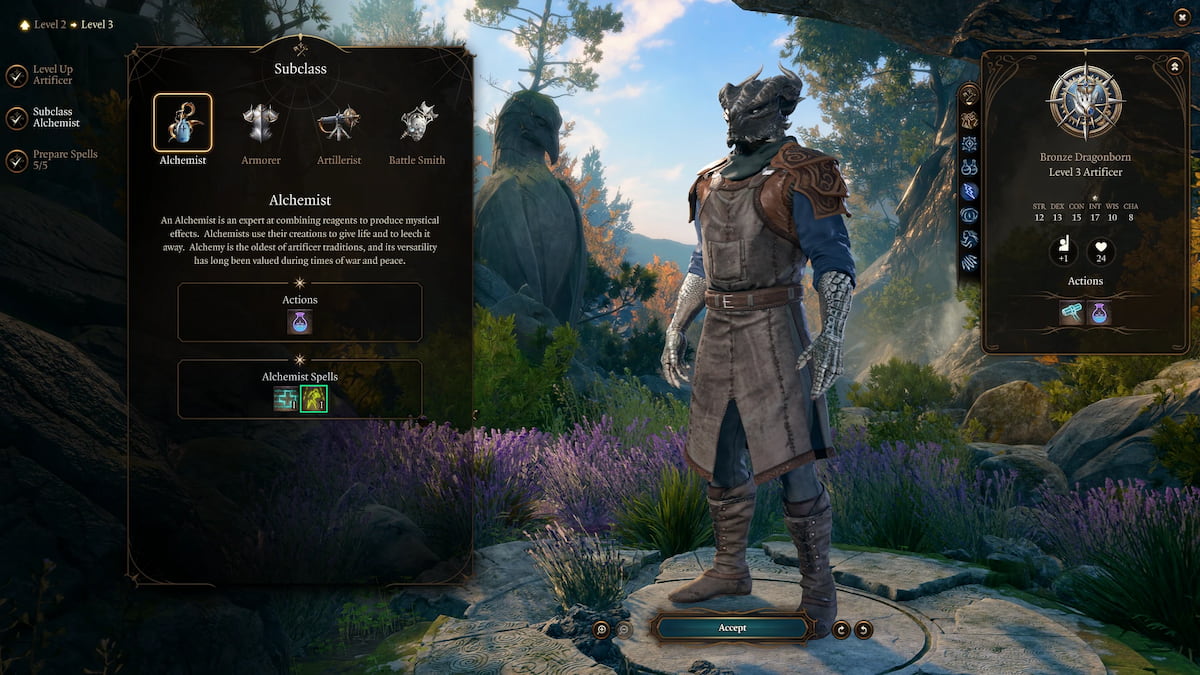The height and width of the screenshot is (675, 1200).
Task: Click the teal scroll action in character summary
Action: [x=1072, y=314]
